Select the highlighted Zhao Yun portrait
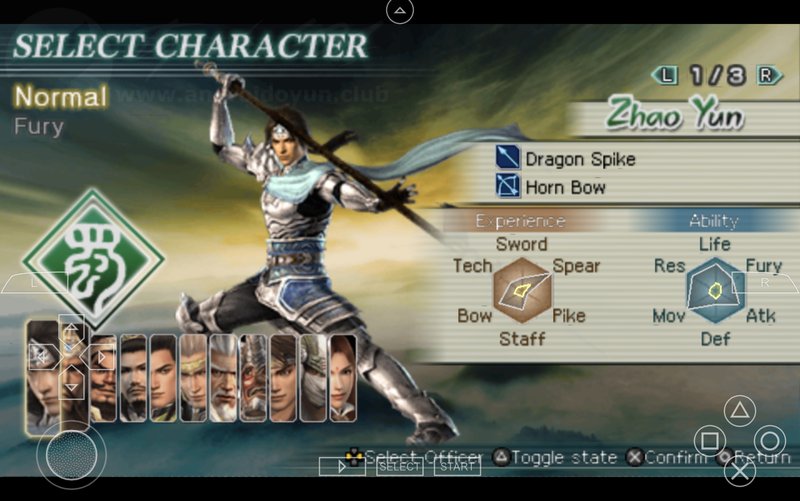This screenshot has width=800, height=501. tap(41, 372)
